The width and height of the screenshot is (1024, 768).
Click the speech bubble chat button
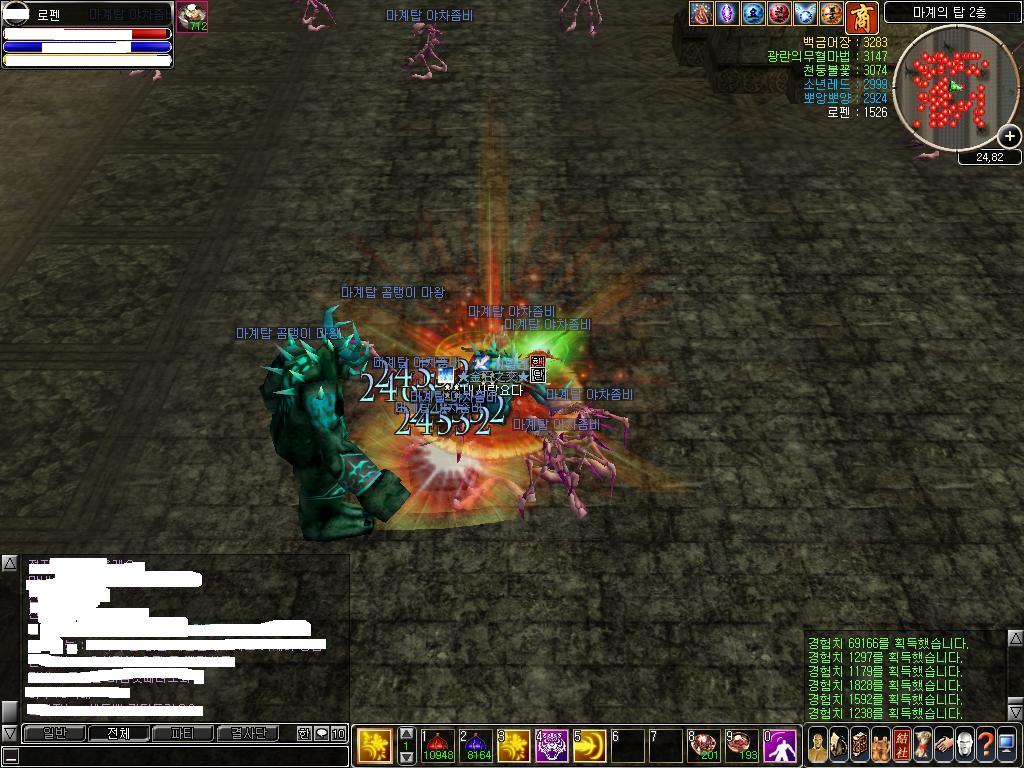click(x=321, y=734)
